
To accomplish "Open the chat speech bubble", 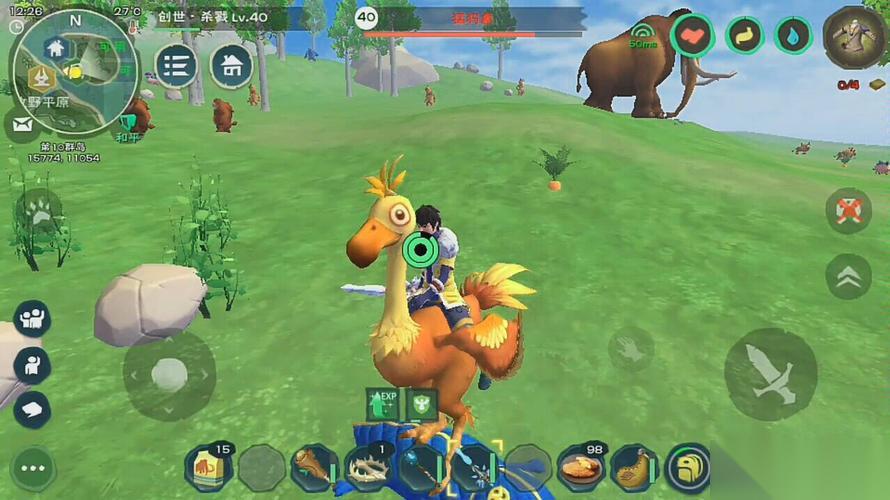I will pyautogui.click(x=31, y=408).
